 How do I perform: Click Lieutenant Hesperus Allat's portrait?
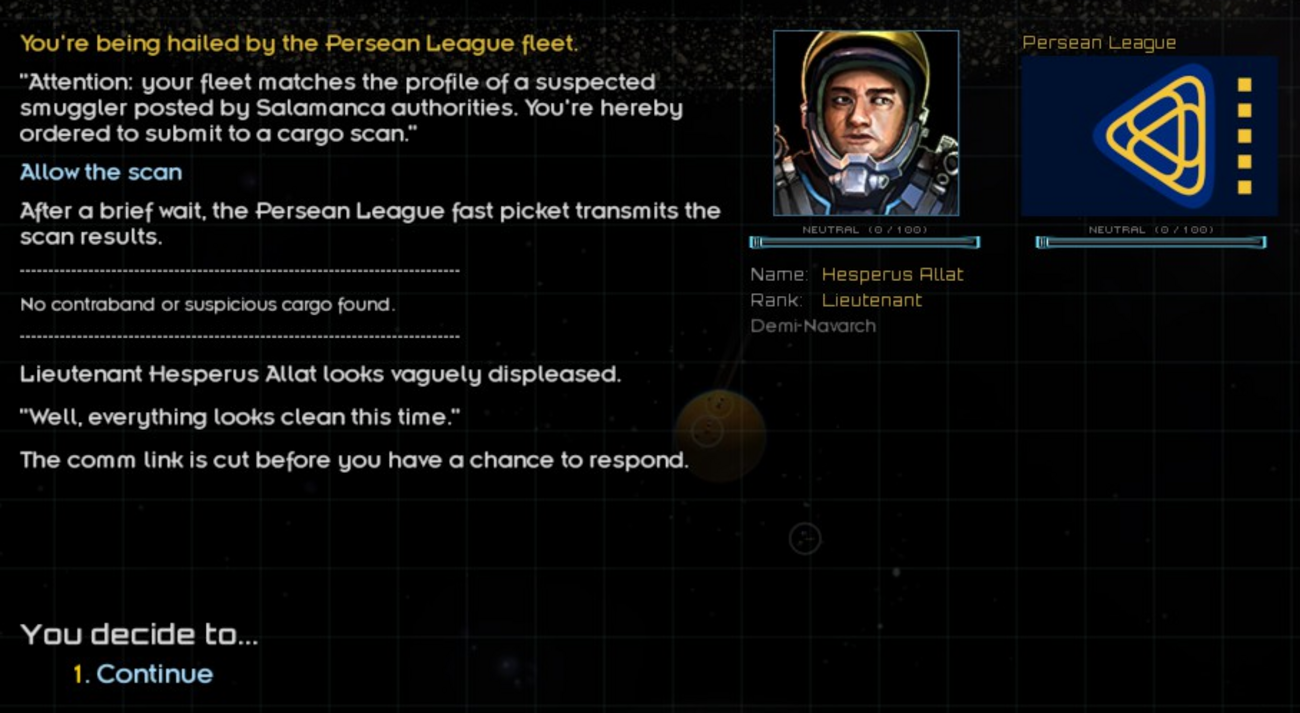(866, 123)
